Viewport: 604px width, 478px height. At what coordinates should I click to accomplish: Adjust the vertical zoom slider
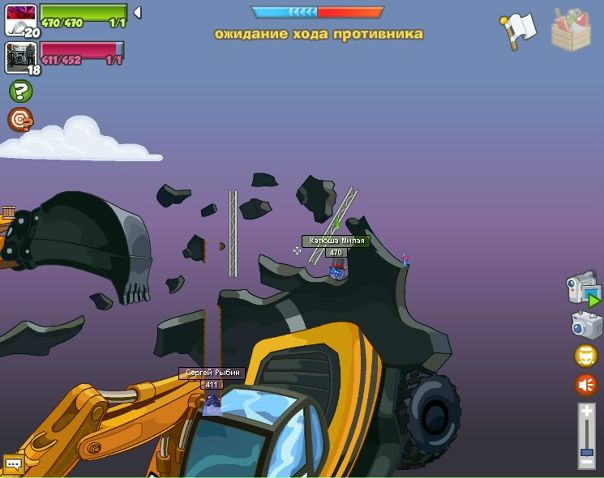[587, 437]
